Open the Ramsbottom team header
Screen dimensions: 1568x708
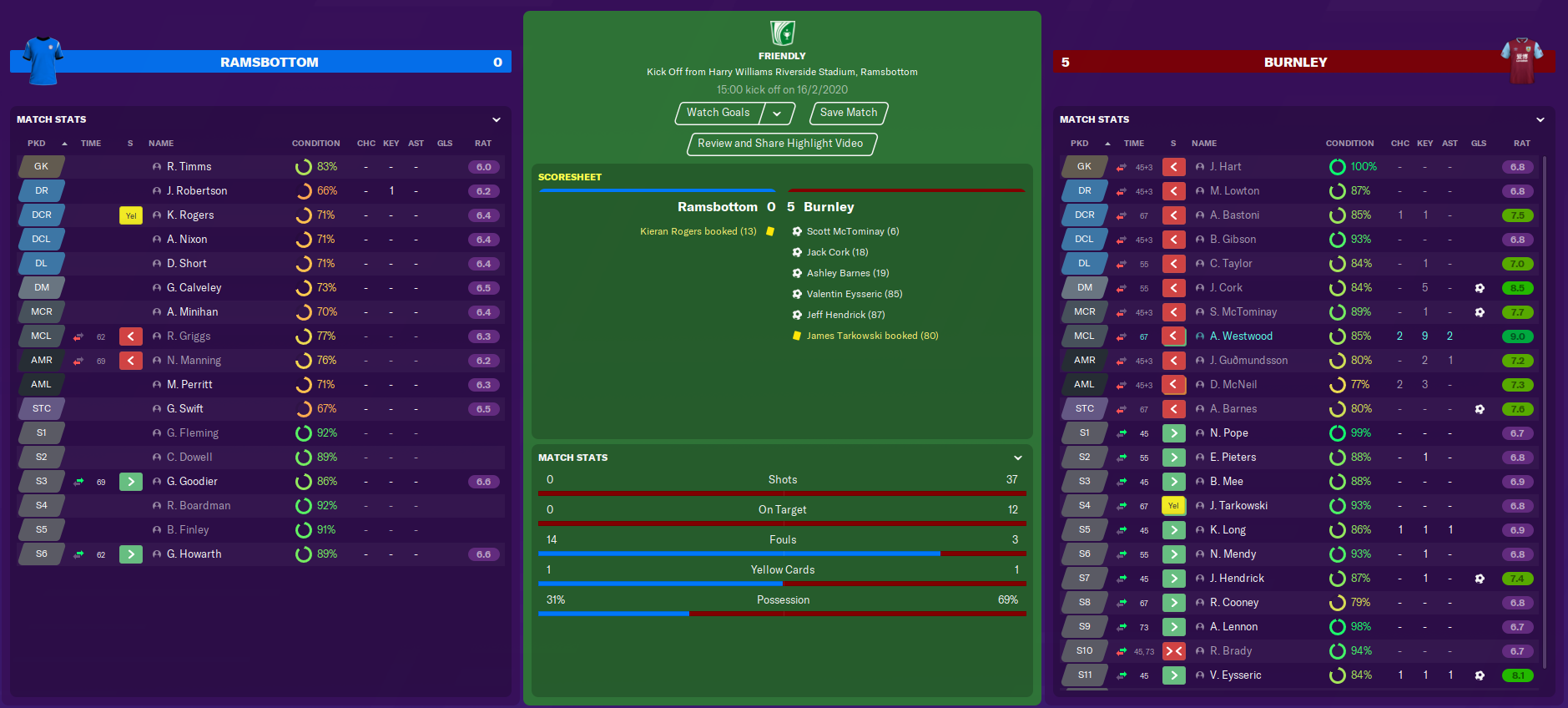click(269, 63)
